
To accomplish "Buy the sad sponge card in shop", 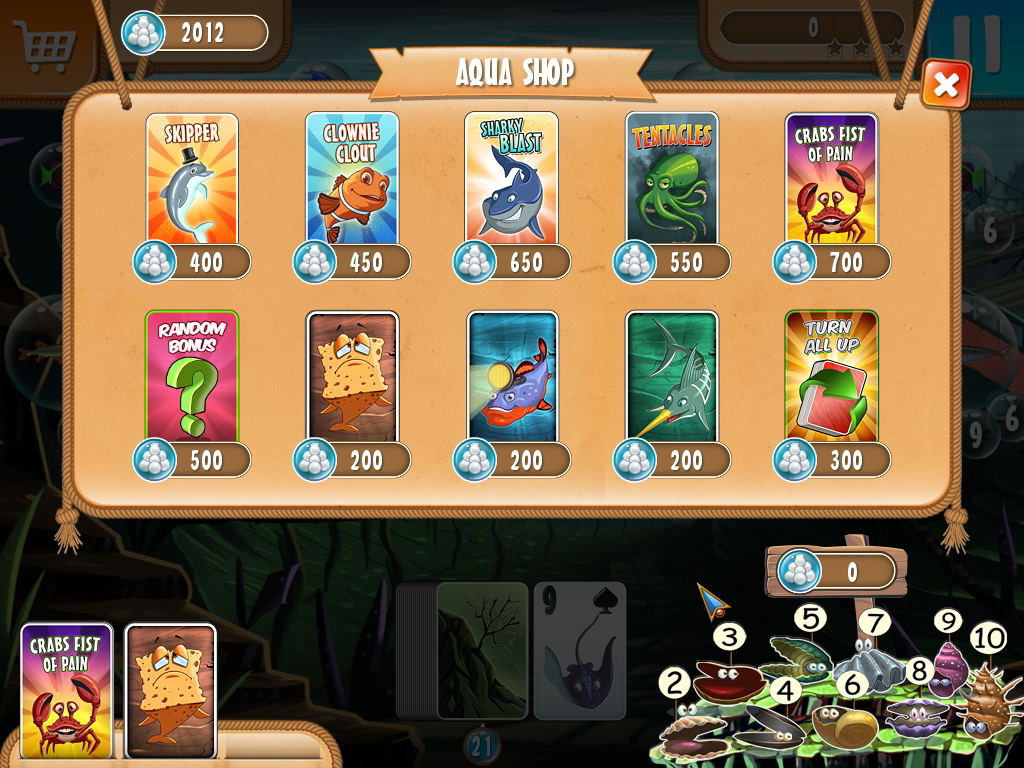I will pos(352,377).
